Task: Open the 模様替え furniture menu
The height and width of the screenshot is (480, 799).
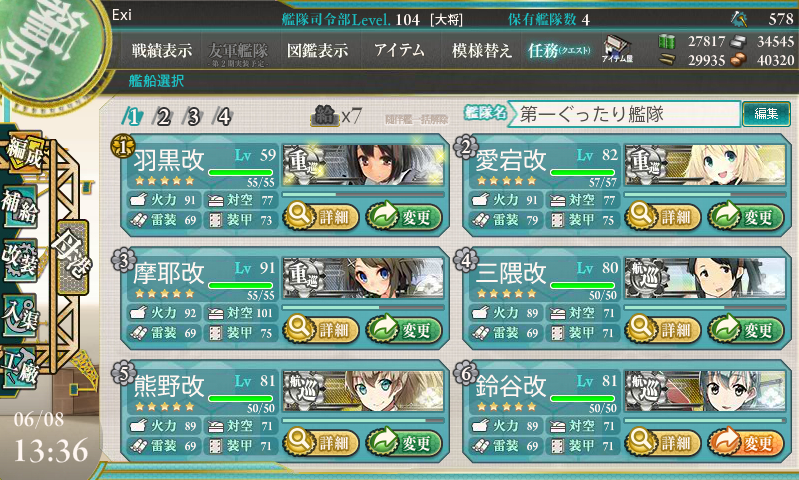Action: coord(482,49)
